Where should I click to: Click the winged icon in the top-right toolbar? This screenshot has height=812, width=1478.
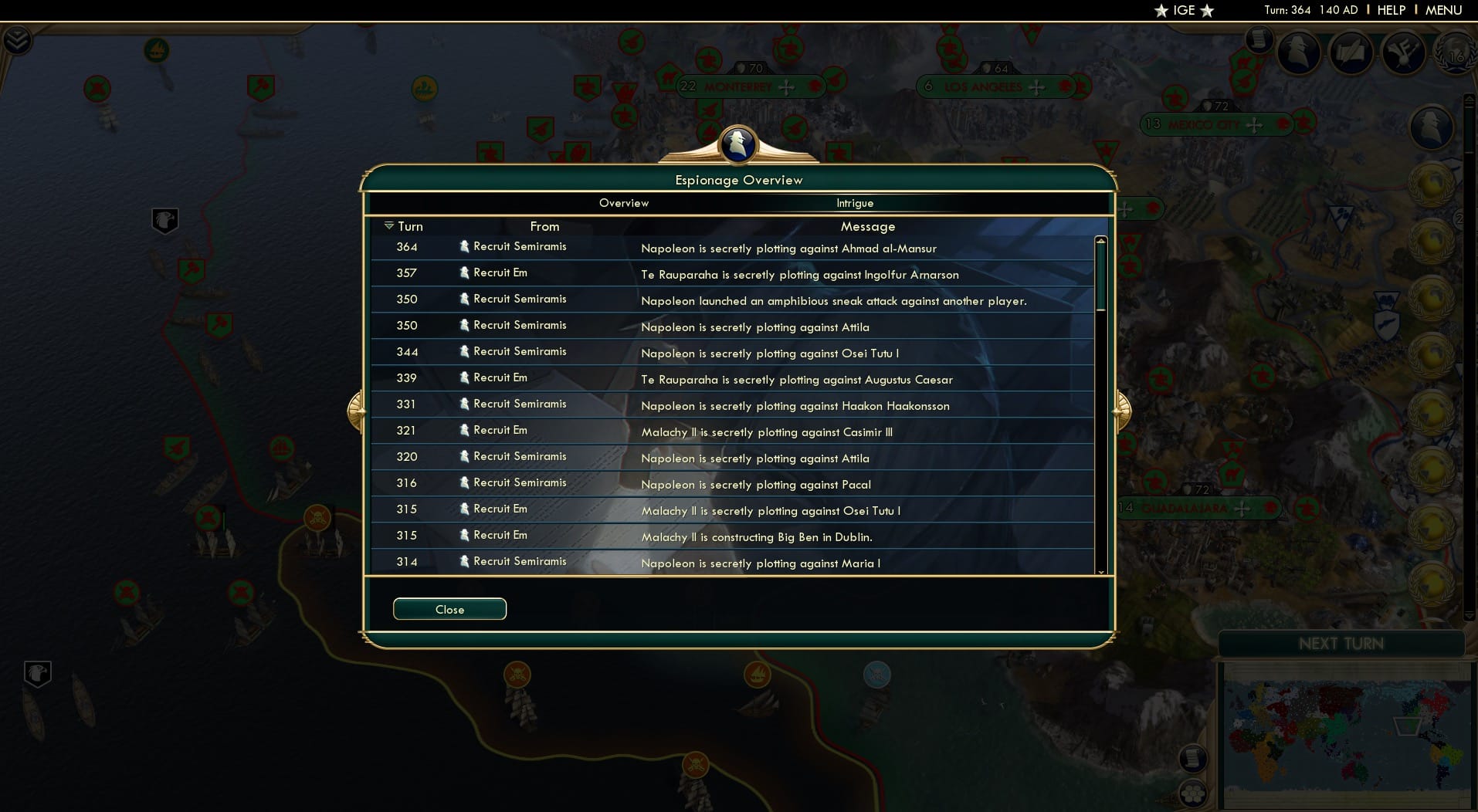coord(1405,54)
